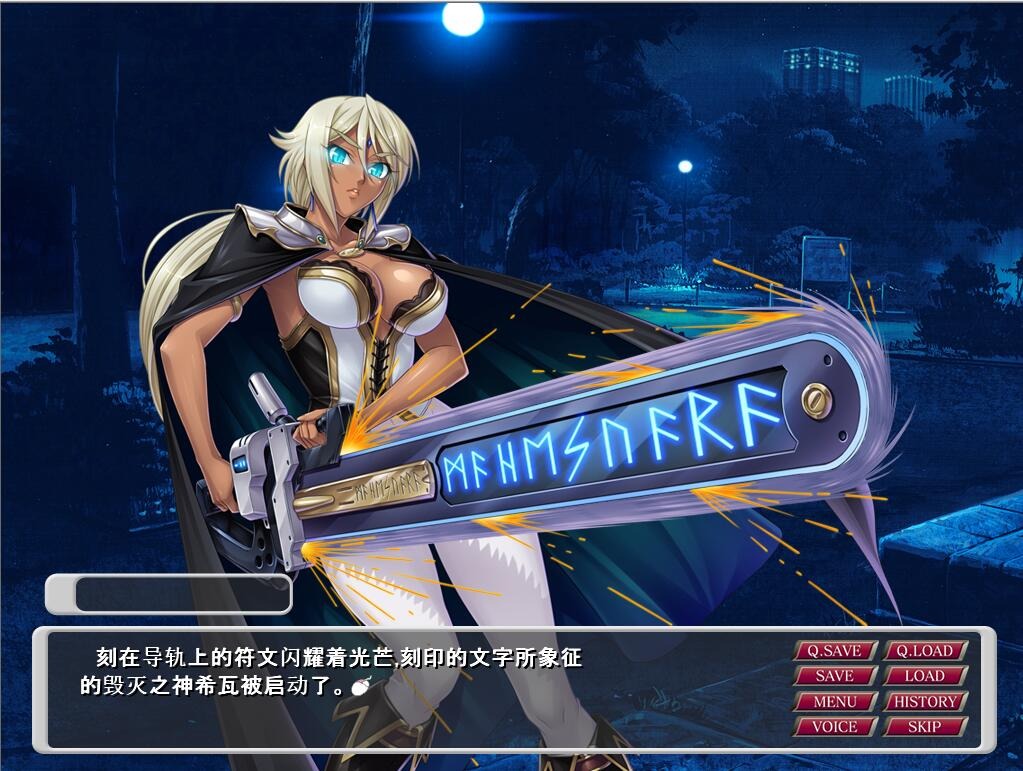Viewport: 1023px width, 771px height.
Task: Show the dialogue HISTORY log
Action: pos(925,702)
